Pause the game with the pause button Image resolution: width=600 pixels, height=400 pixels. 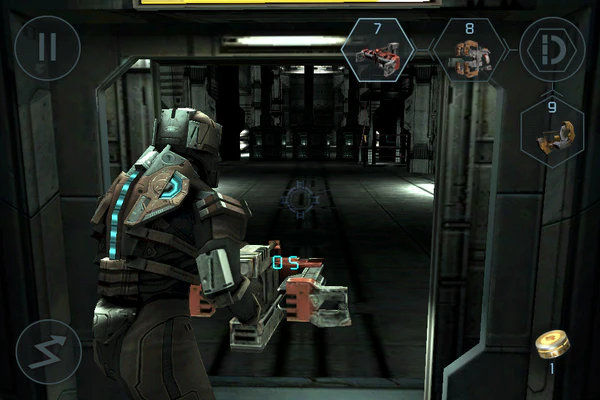click(x=48, y=48)
